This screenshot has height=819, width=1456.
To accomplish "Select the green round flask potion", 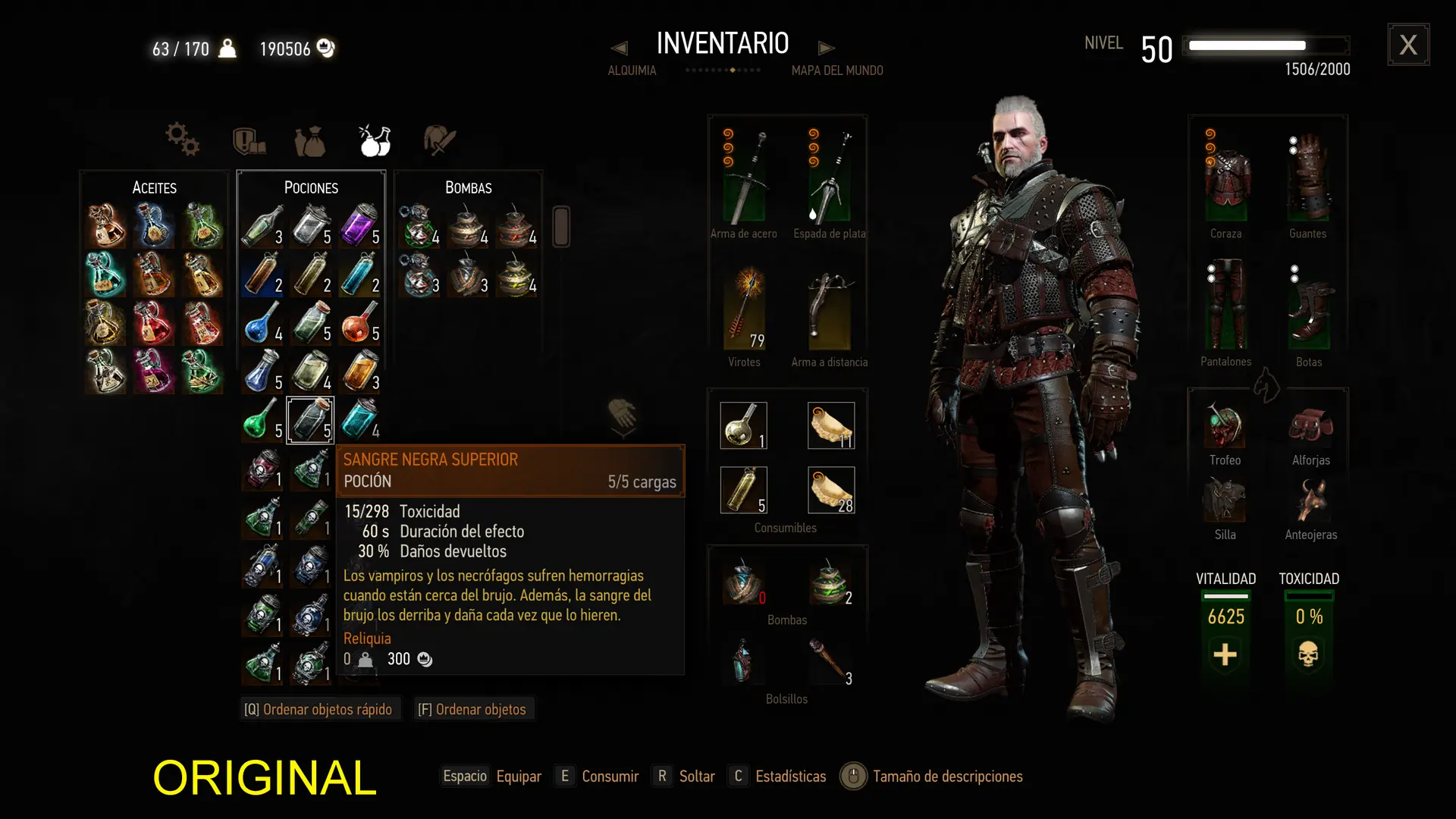I will tap(260, 419).
